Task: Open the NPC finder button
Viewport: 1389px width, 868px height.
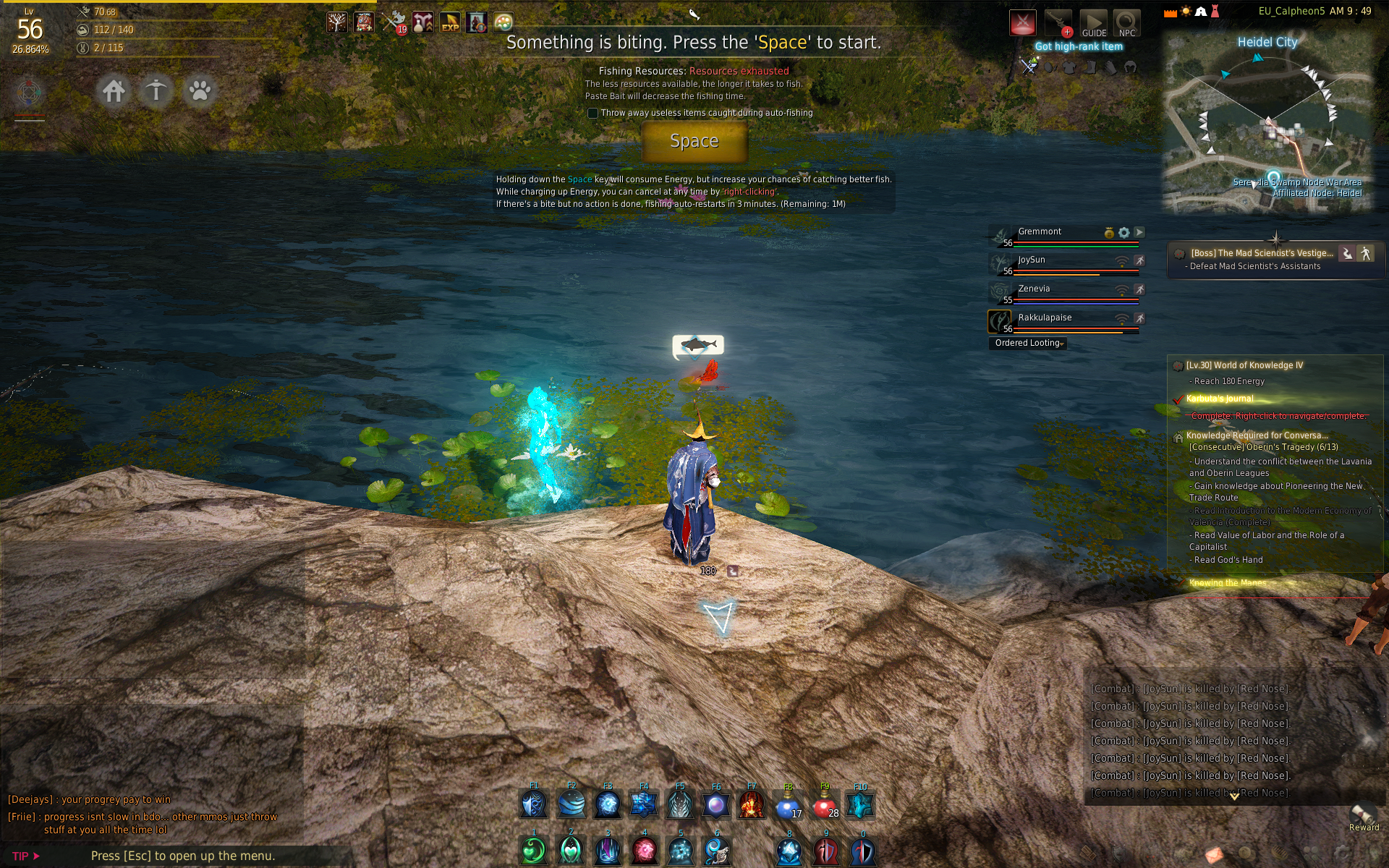Action: (x=1126, y=23)
